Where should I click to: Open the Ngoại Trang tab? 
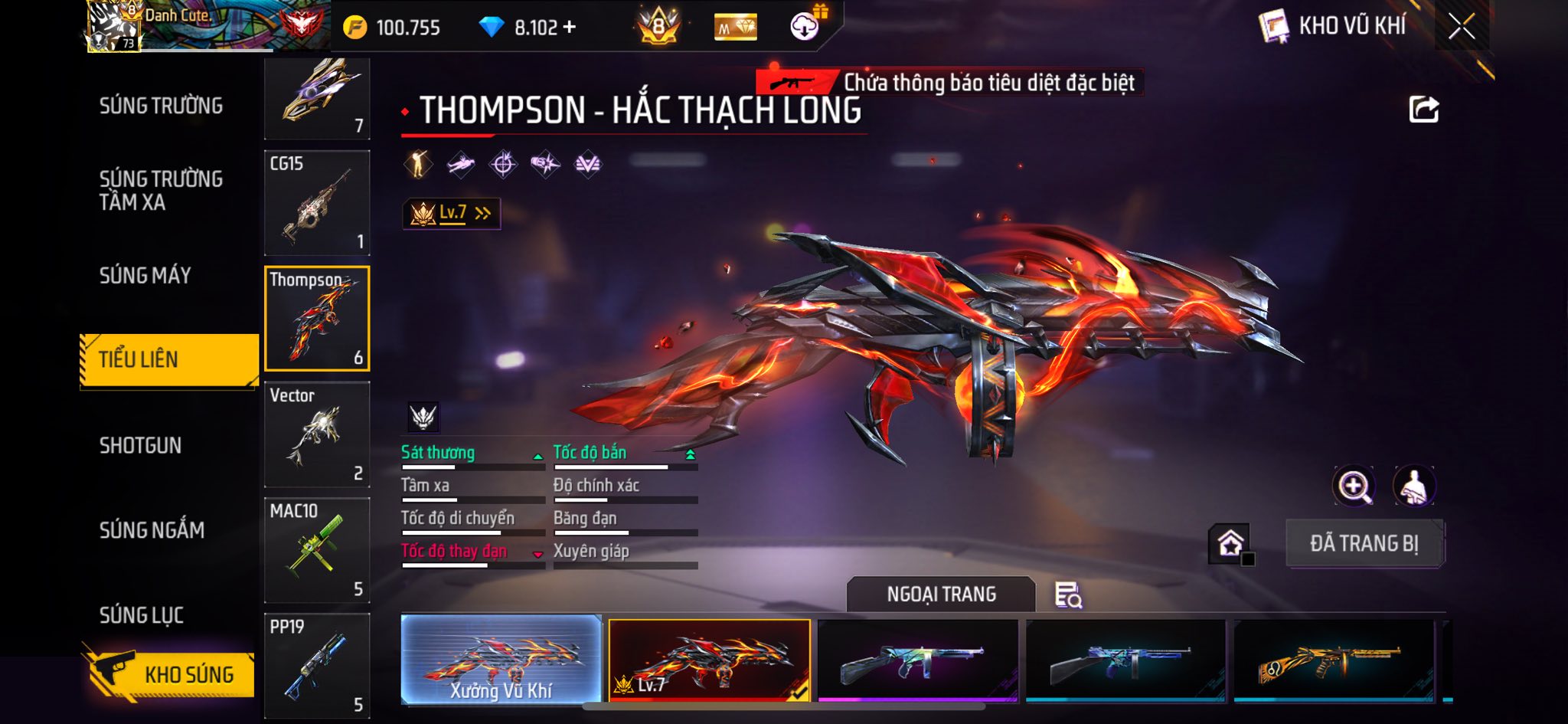[941, 595]
